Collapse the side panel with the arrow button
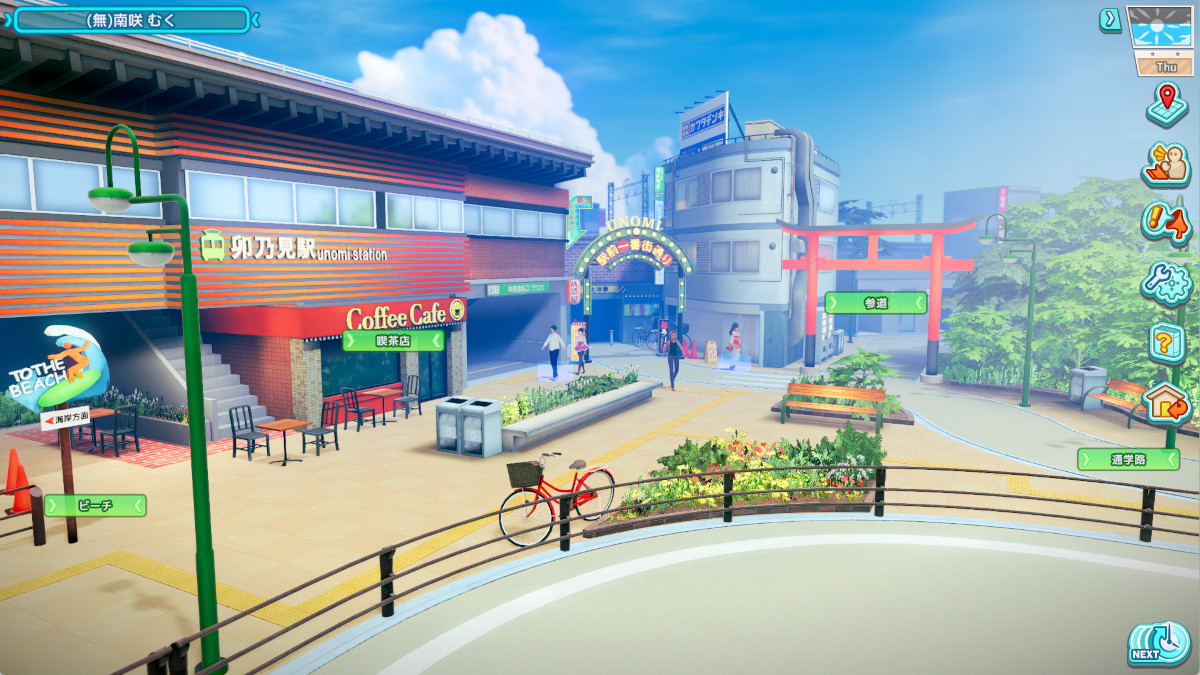 [1110, 19]
